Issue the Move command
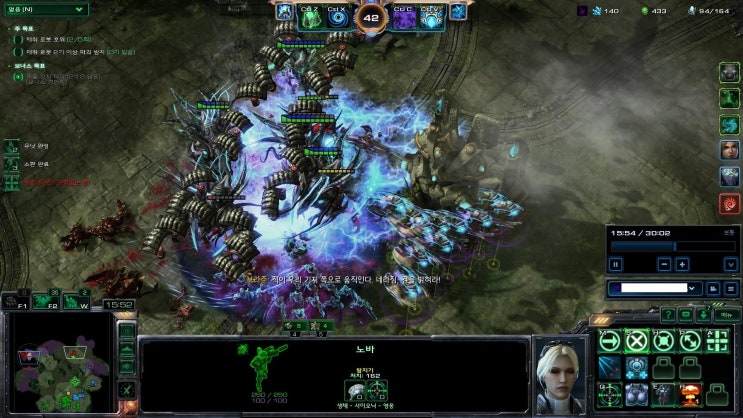Viewport: 743px width, 418px height. point(609,340)
